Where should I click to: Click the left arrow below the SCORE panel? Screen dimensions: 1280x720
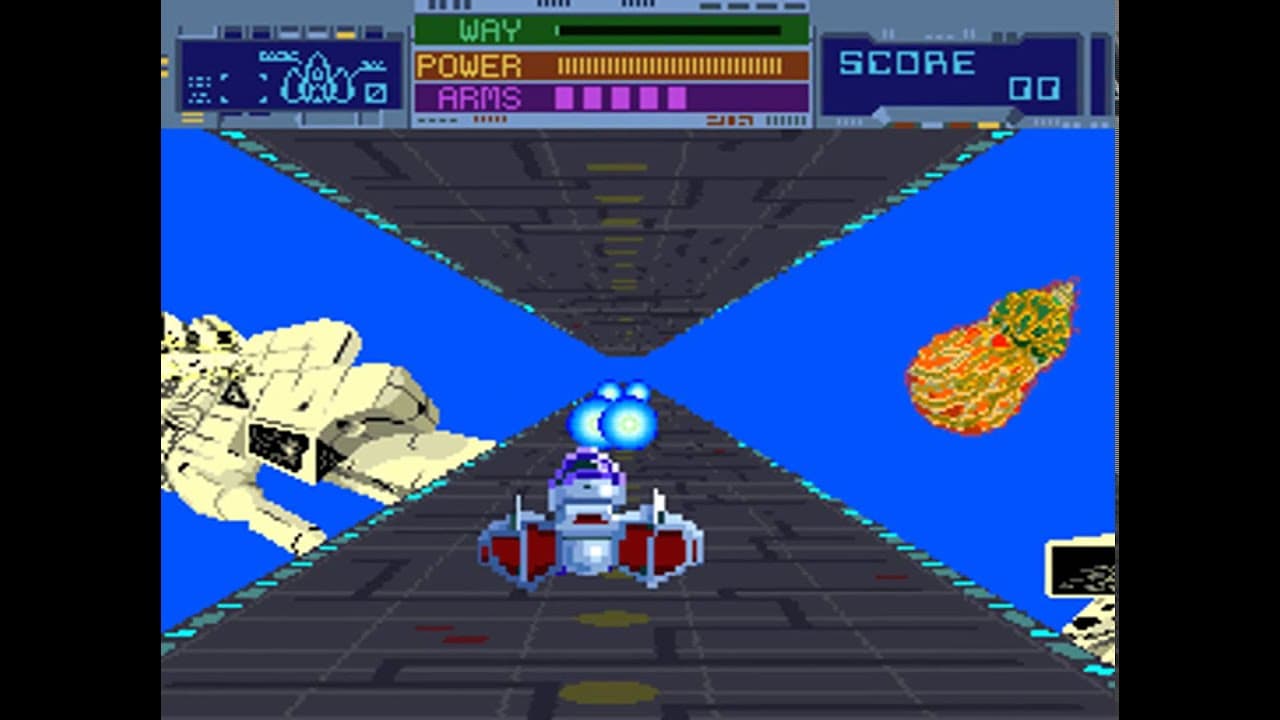[881, 112]
